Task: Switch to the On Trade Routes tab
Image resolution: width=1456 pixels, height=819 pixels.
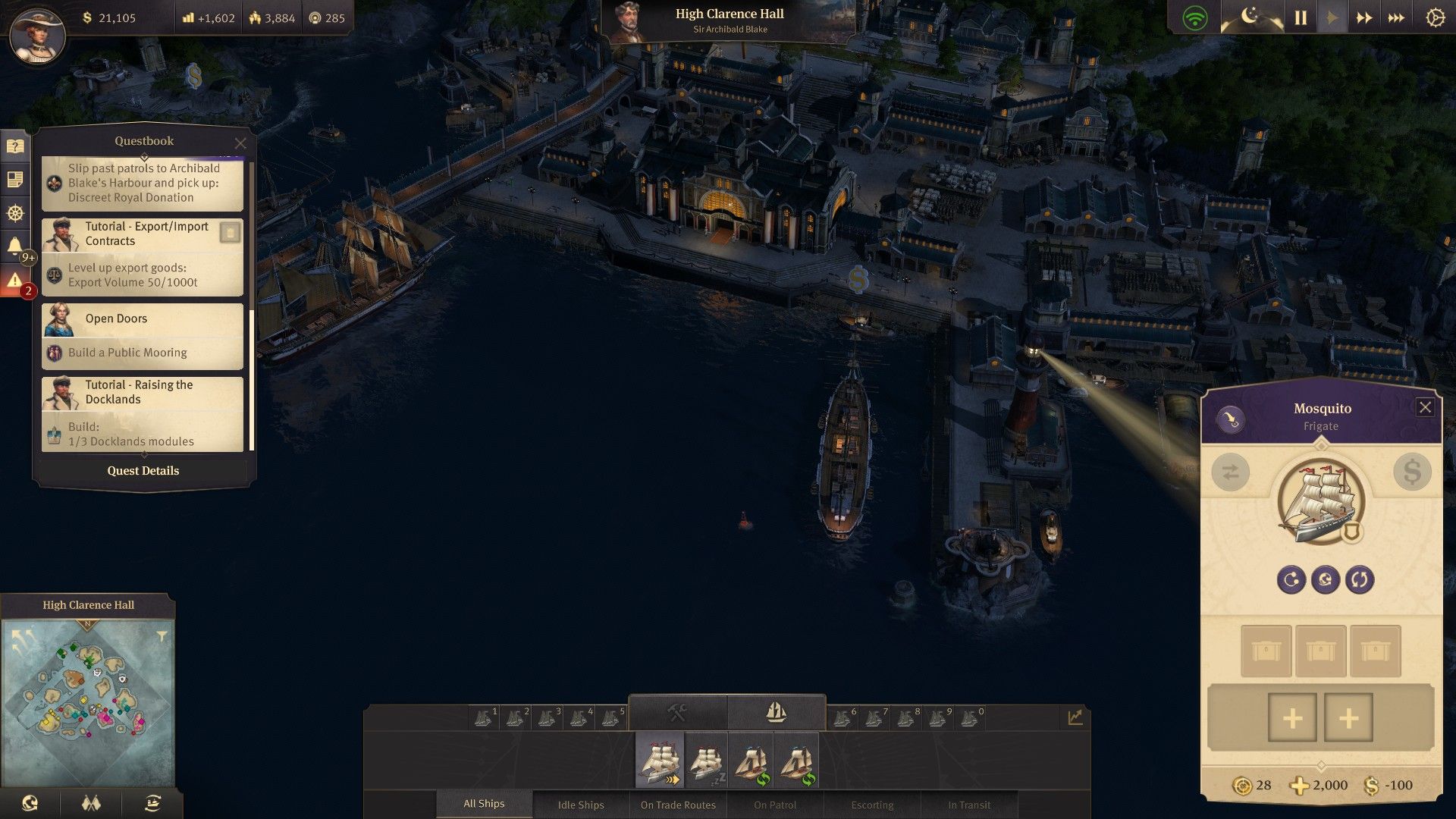Action: click(x=678, y=805)
